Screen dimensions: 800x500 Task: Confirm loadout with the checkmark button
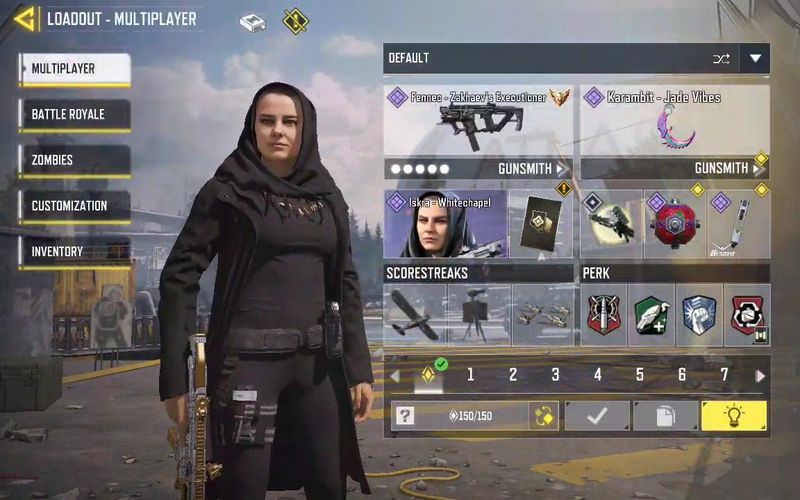click(597, 416)
